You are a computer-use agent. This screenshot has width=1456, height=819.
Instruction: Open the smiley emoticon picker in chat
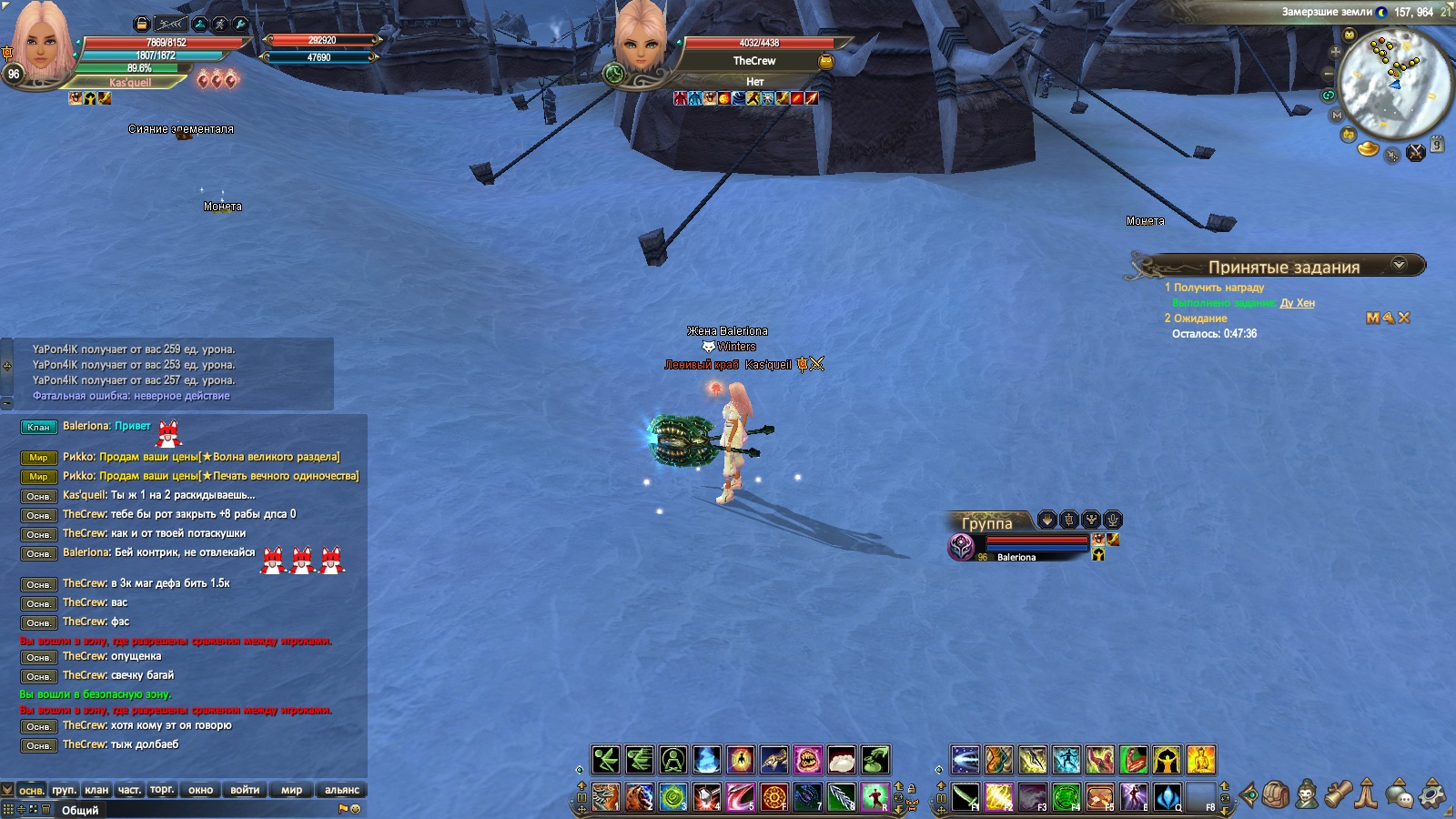[x=356, y=808]
